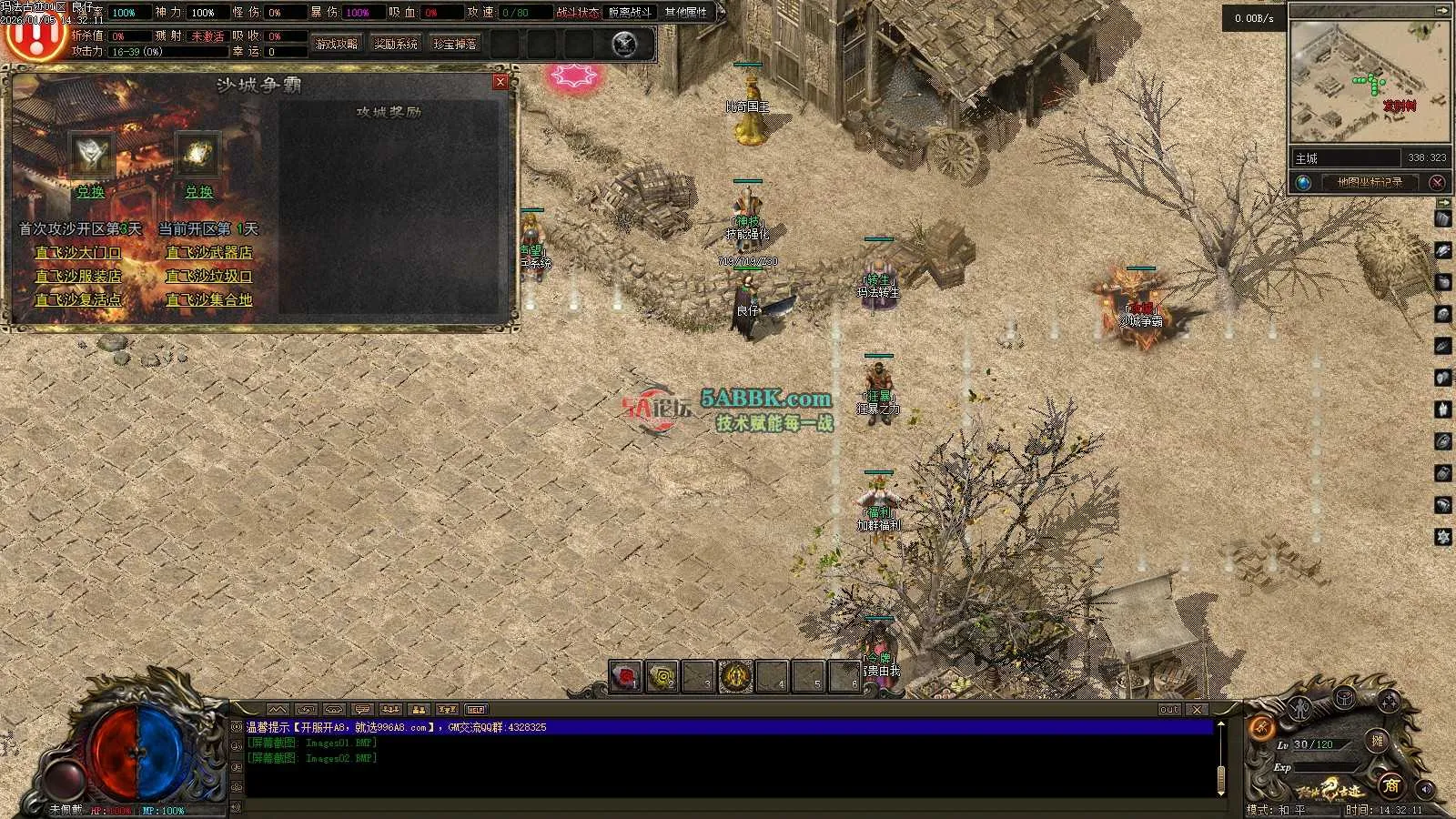
Task: Fly to 直飞沙垃圾口
Action: pyautogui.click(x=208, y=276)
